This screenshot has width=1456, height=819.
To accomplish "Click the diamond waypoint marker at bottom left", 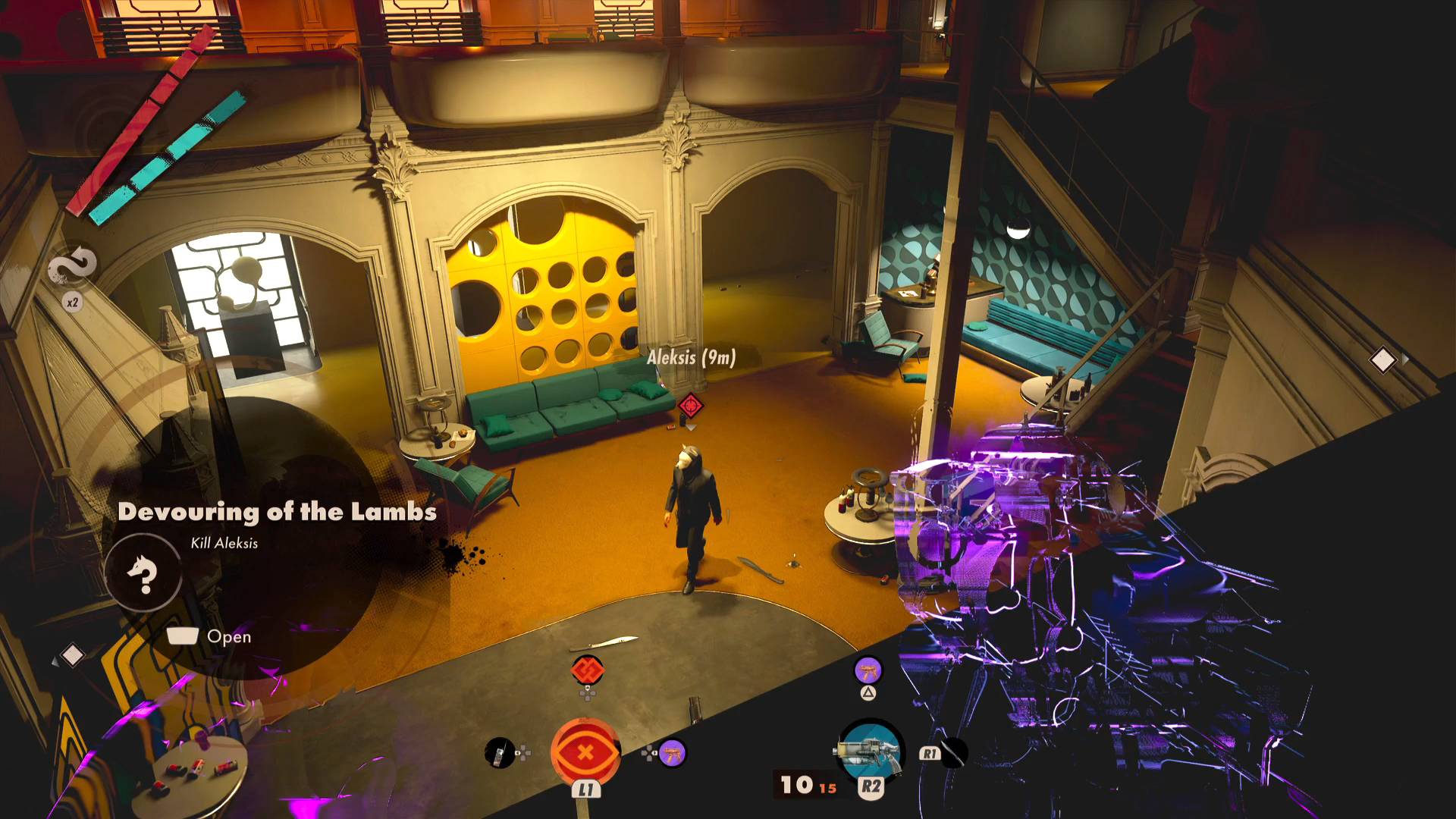I will coord(72,654).
